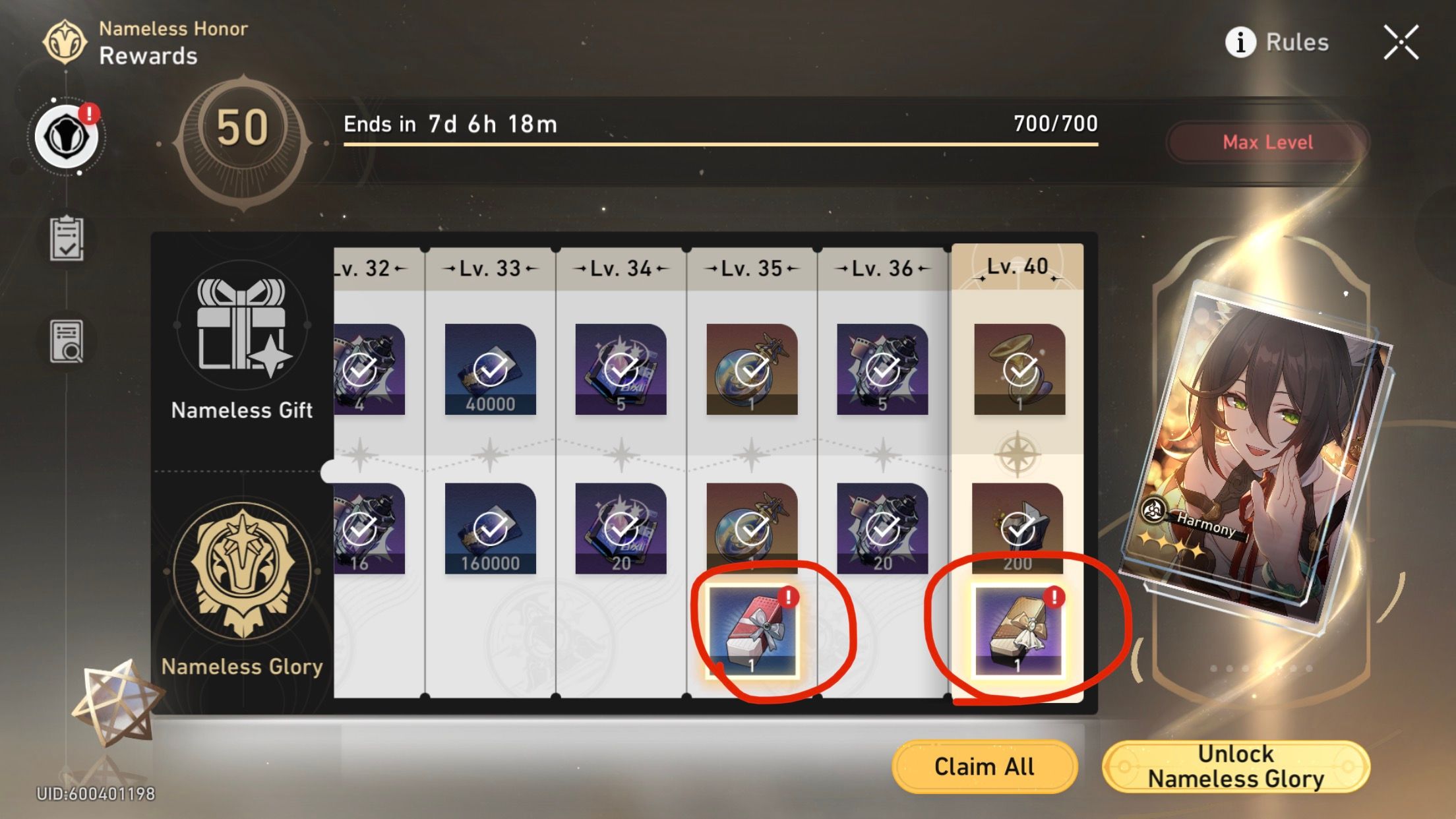Click the trophy reward atop the Lv. 40 column
The width and height of the screenshot is (1456, 819).
point(1019,369)
